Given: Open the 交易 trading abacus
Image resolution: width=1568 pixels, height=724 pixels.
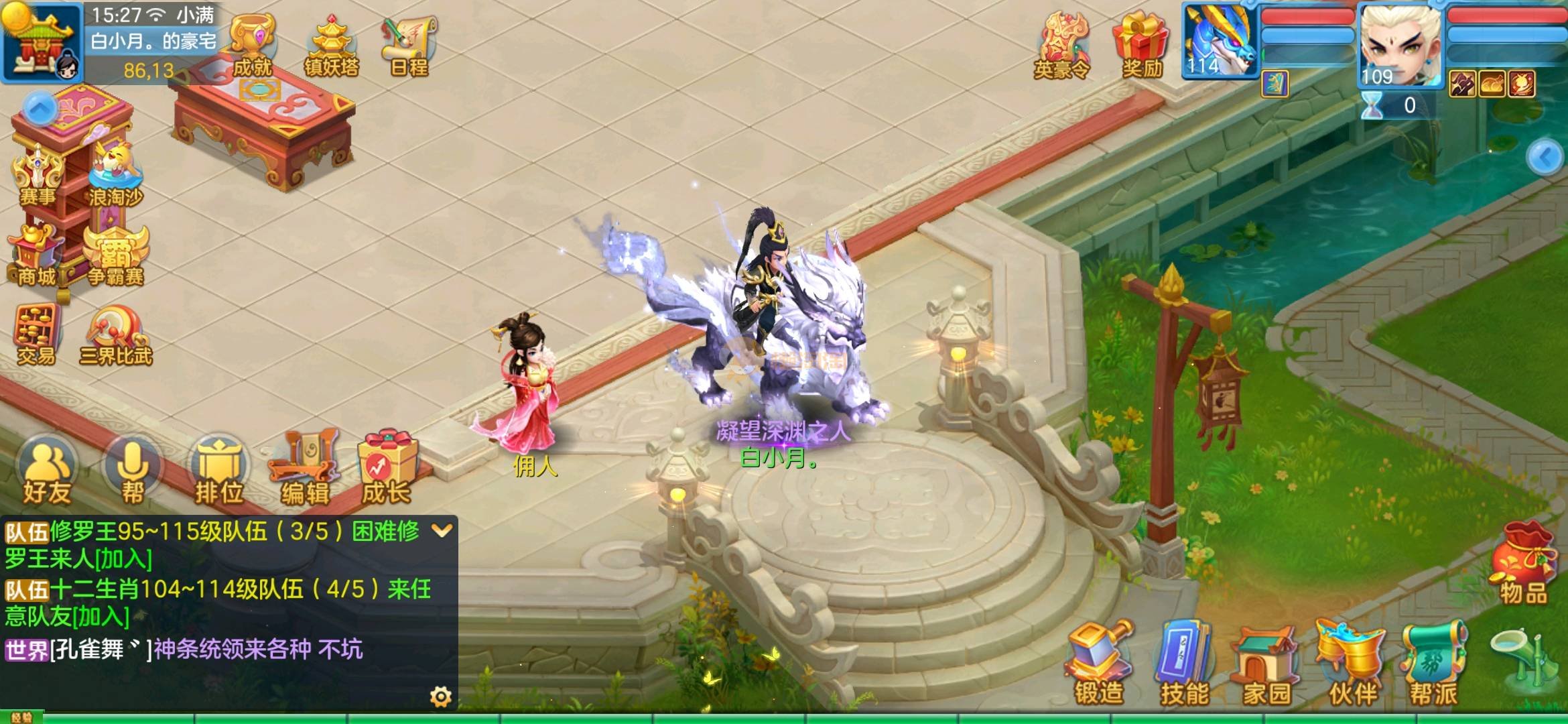Looking at the screenshot, I should 37,335.
